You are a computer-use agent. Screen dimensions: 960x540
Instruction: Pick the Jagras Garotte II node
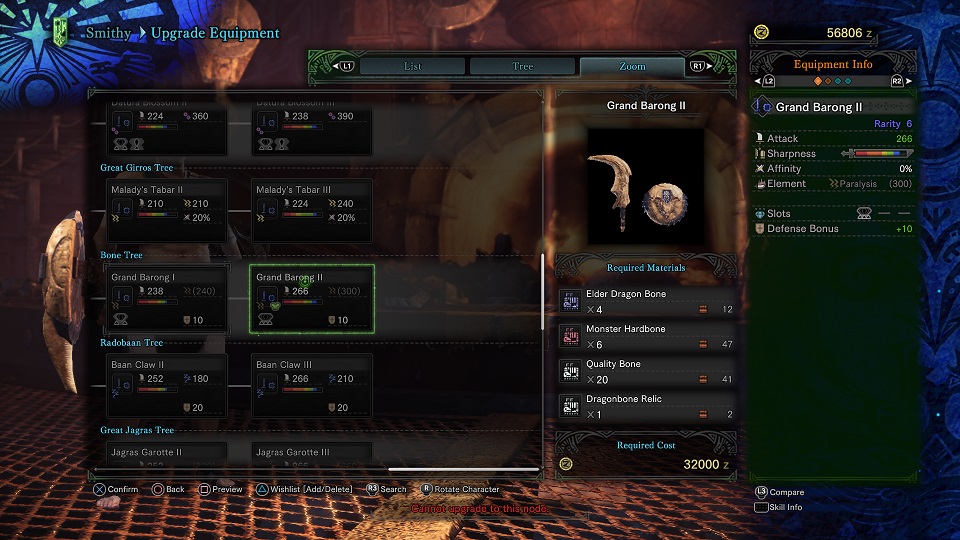(x=167, y=454)
